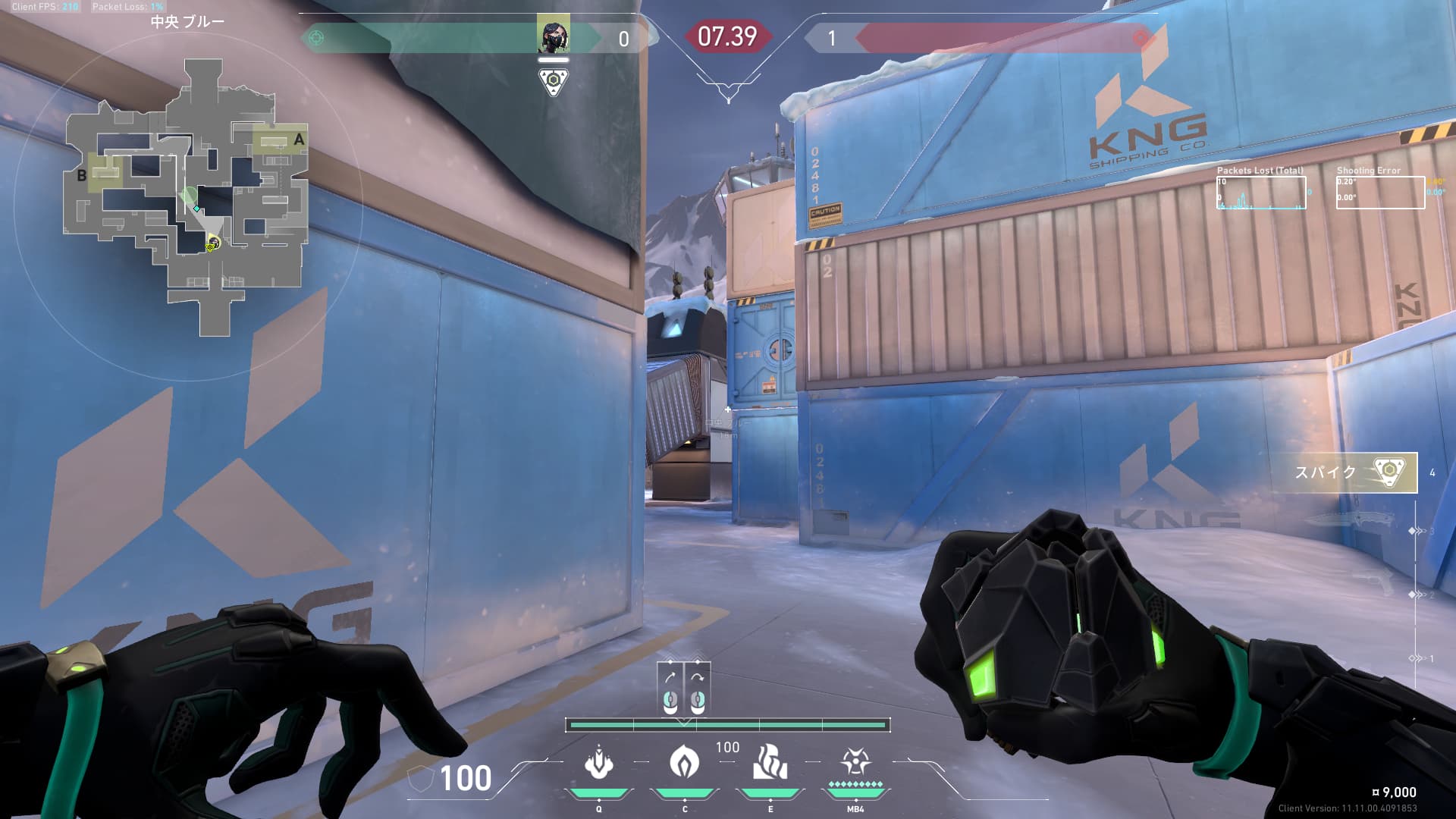Click the spike carrier icon under portrait

[x=554, y=81]
